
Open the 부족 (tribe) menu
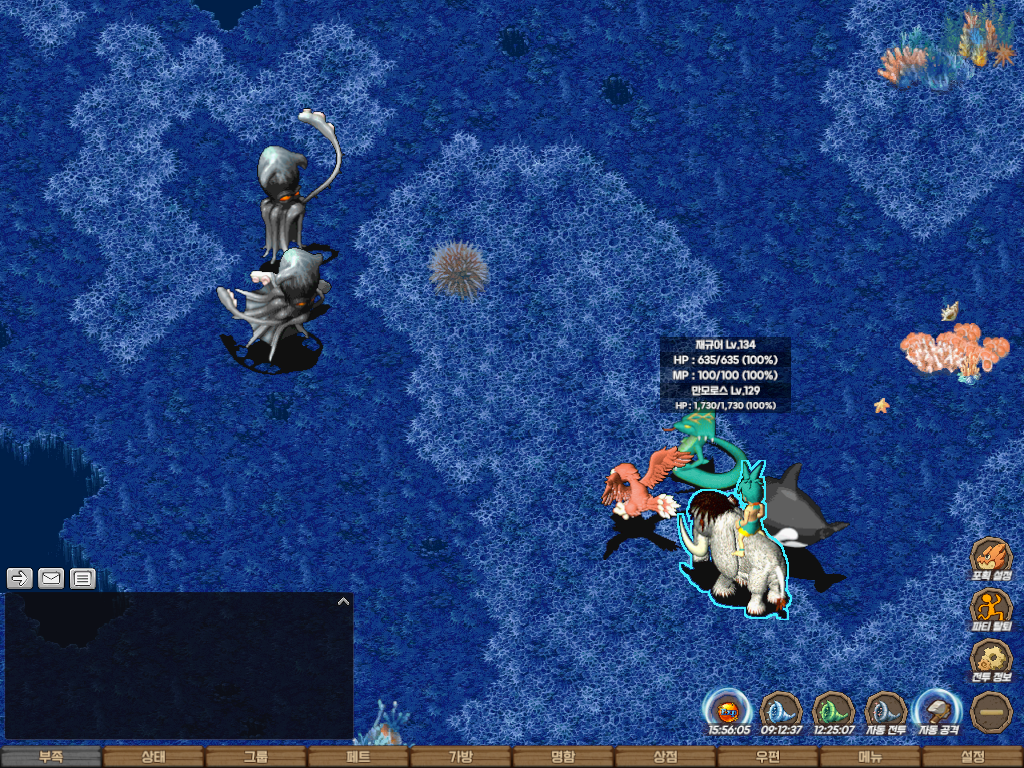(51, 757)
